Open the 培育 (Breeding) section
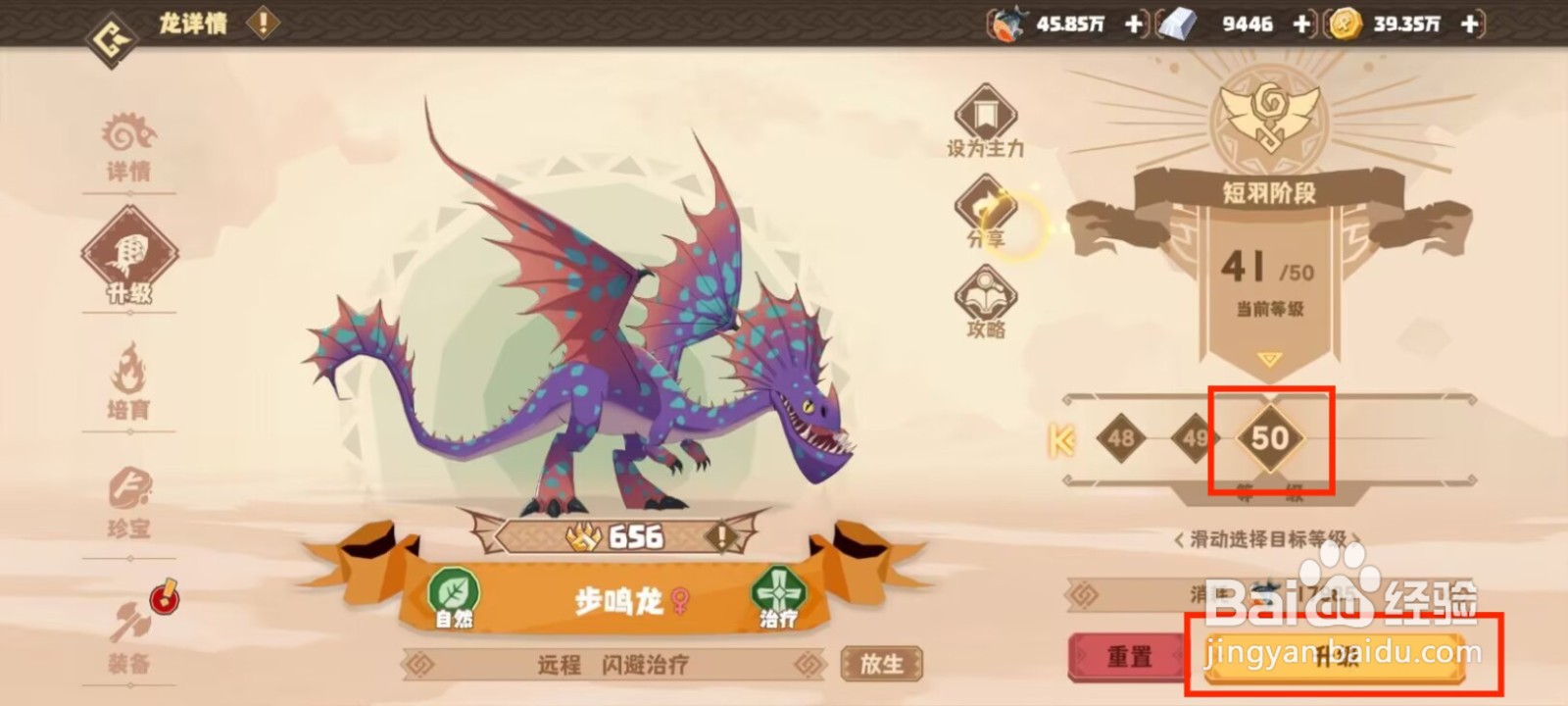Image resolution: width=1568 pixels, height=706 pixels. 130,382
